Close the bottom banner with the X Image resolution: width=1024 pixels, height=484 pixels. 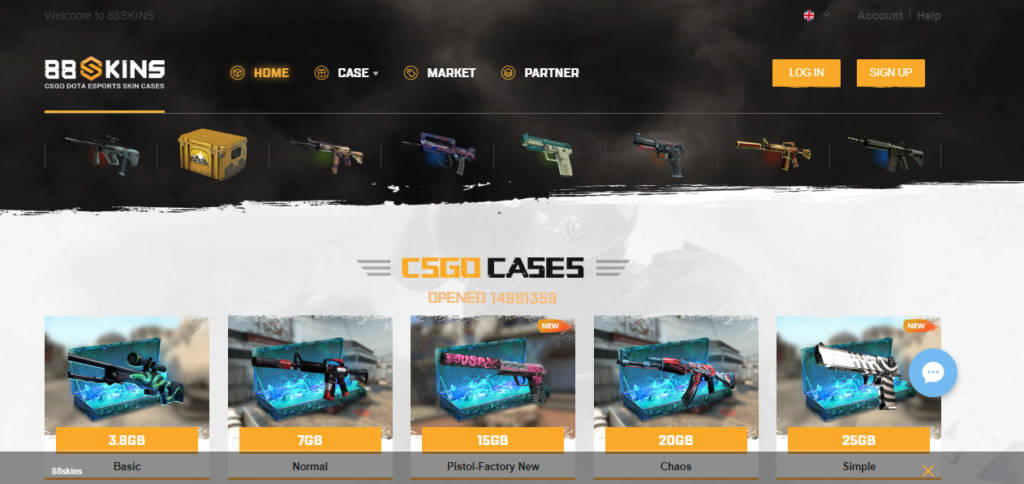pyautogui.click(x=928, y=470)
